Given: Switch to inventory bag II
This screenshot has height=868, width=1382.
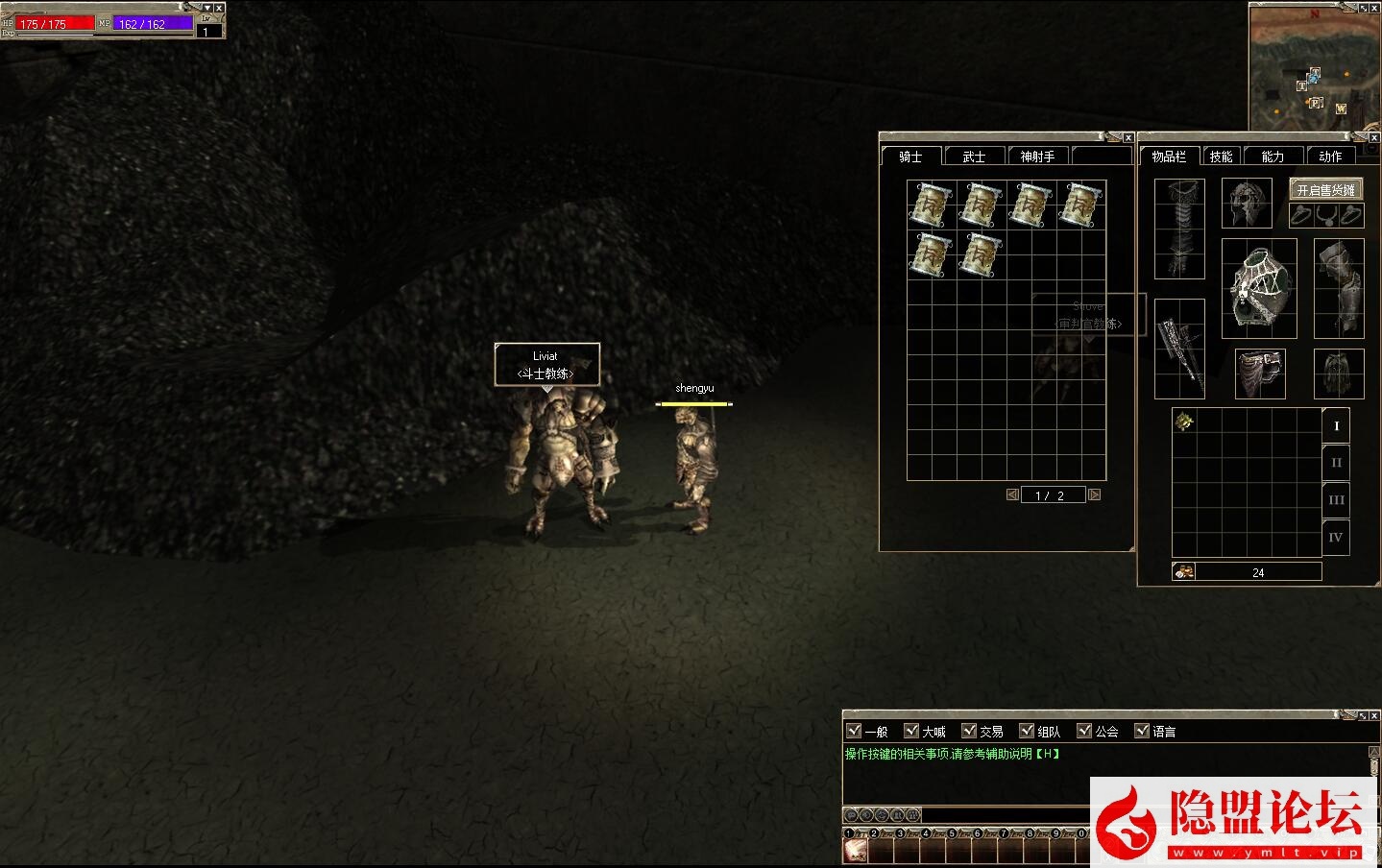Looking at the screenshot, I should [1336, 463].
